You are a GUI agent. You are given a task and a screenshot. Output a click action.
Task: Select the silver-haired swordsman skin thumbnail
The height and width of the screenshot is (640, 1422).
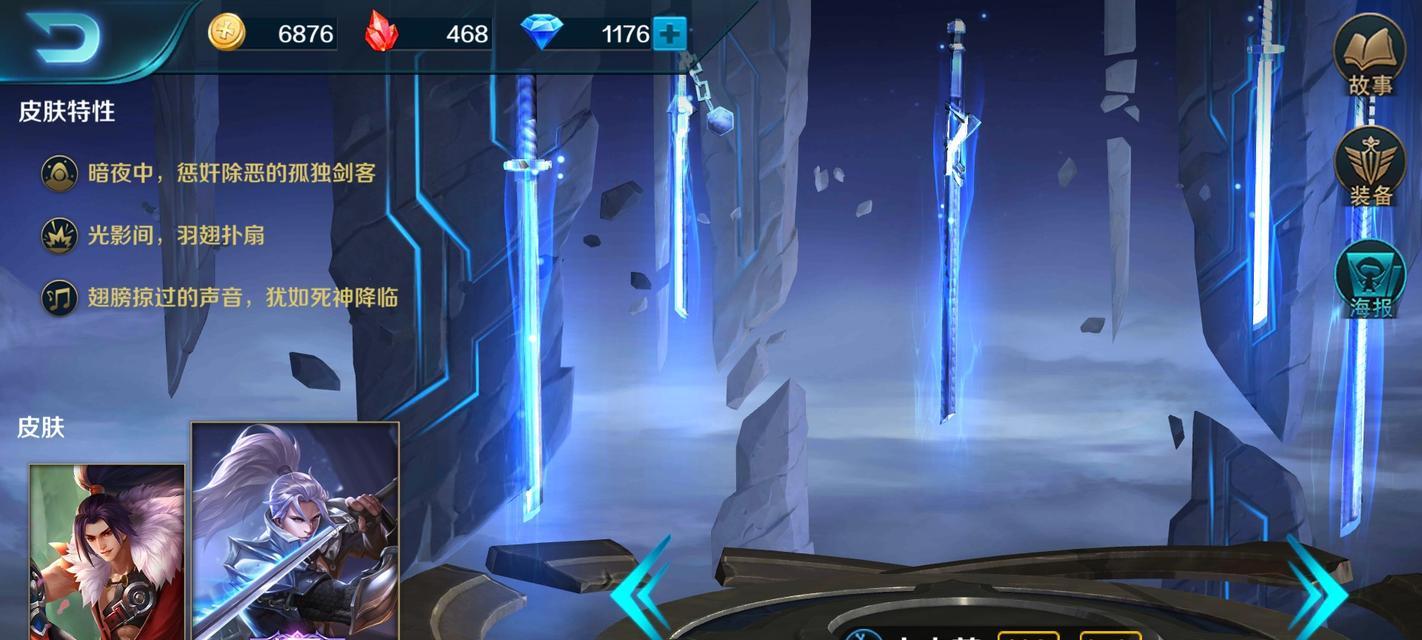[x=295, y=532]
